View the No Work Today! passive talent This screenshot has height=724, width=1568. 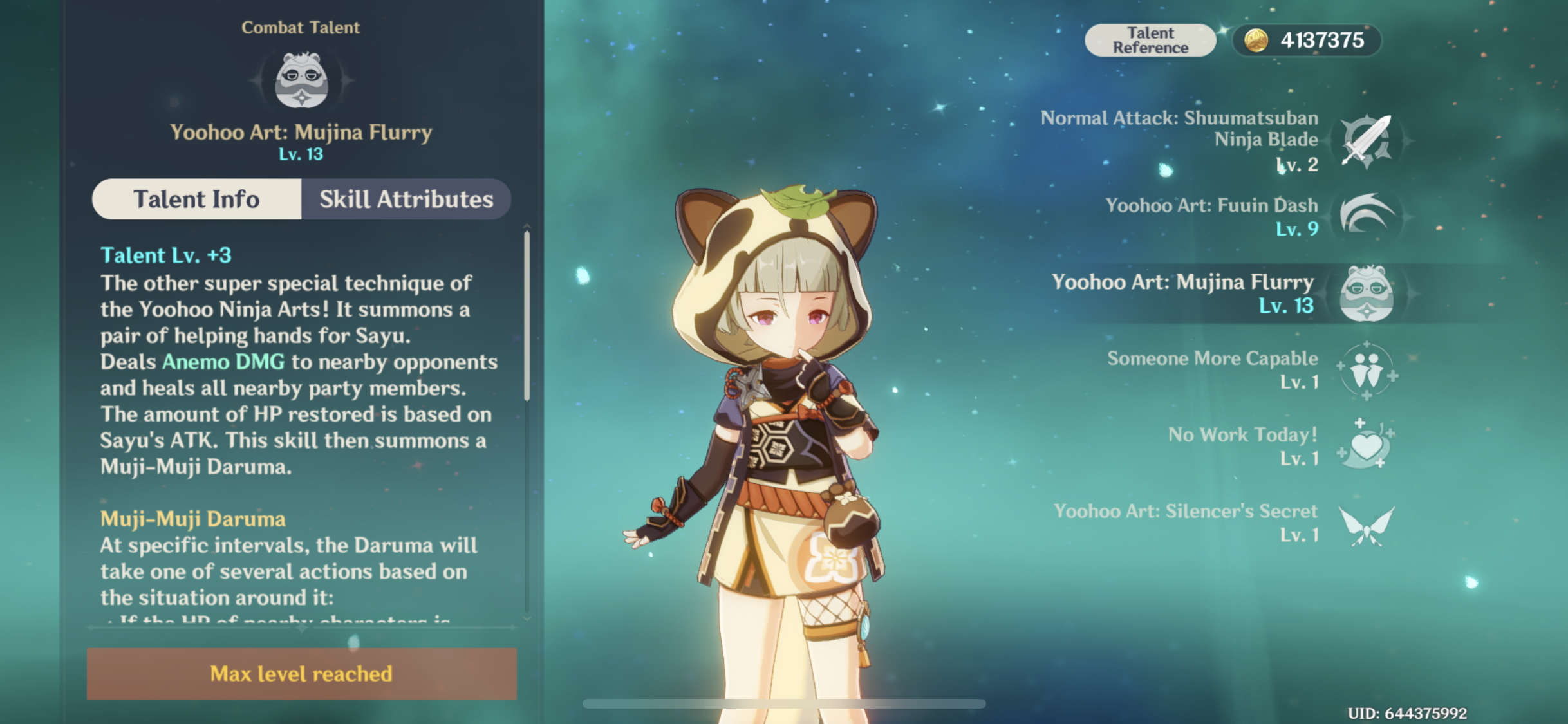(1366, 446)
